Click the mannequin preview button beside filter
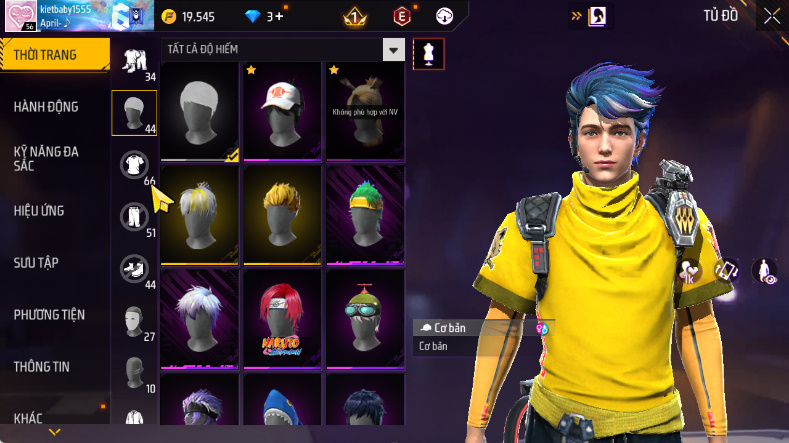 429,54
